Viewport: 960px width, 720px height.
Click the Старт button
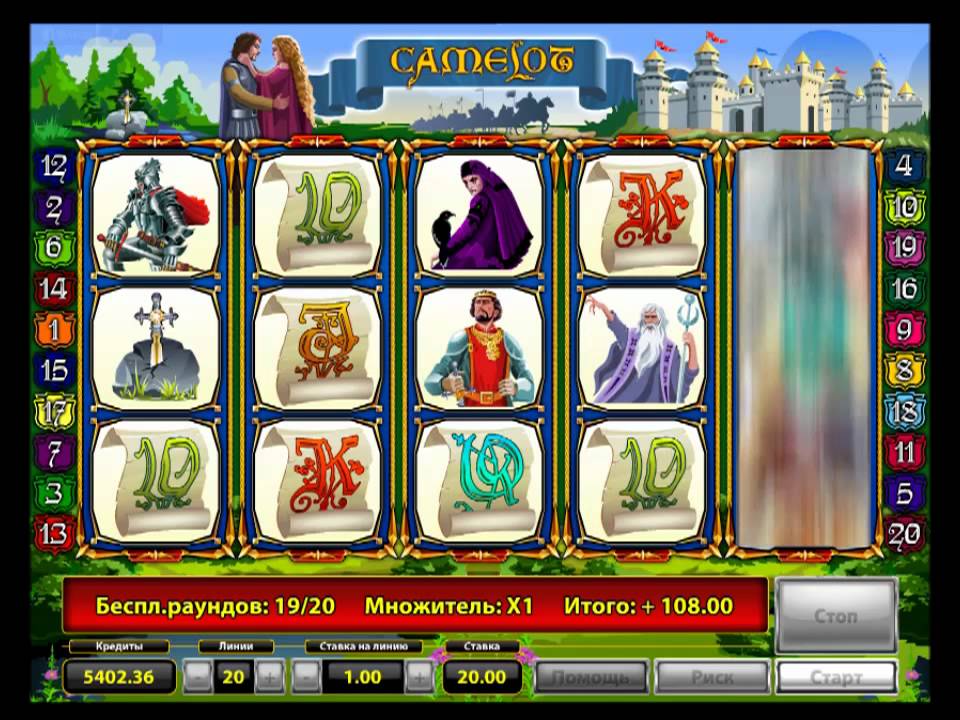(x=835, y=677)
